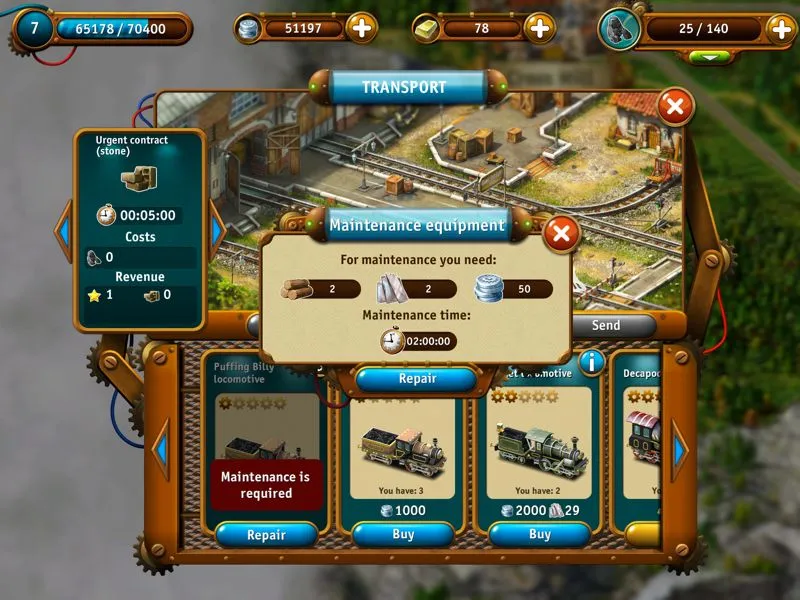Close the Transport window

point(676,105)
